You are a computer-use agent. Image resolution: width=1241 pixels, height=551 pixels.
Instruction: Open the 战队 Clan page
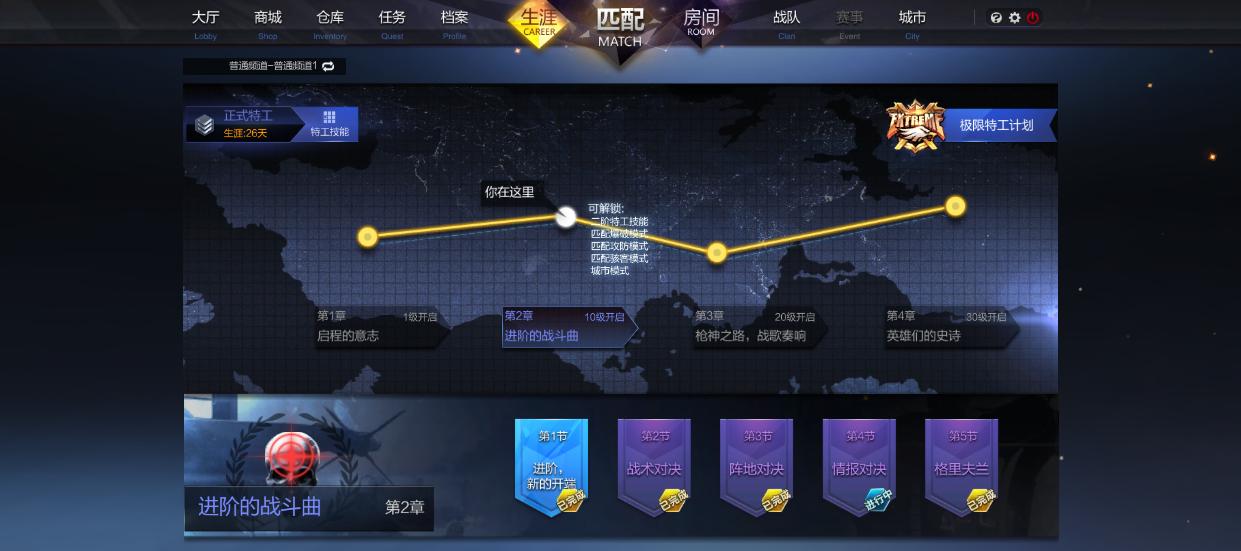[x=786, y=22]
